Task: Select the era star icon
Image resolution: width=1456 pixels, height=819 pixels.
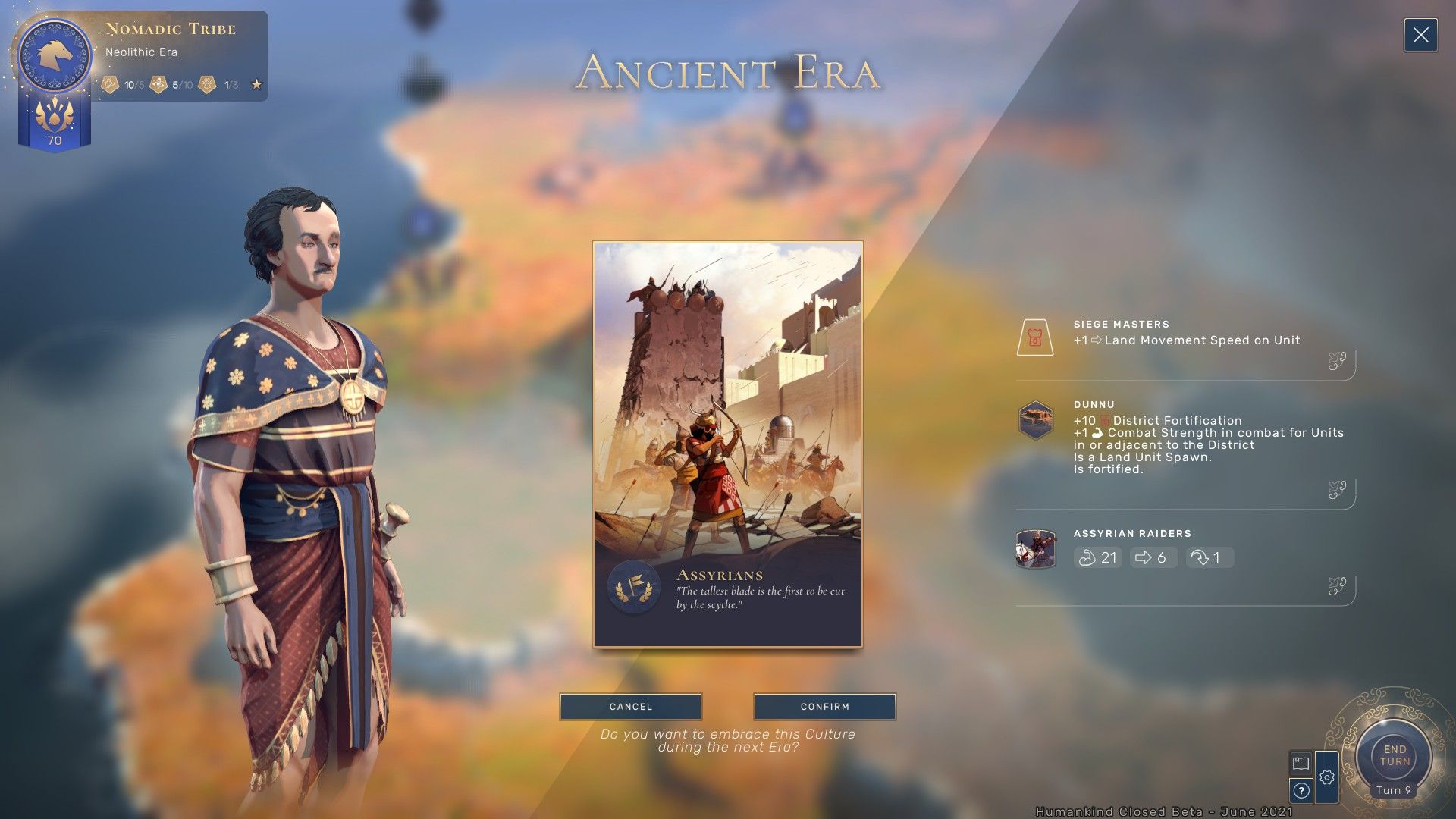Action: click(256, 85)
